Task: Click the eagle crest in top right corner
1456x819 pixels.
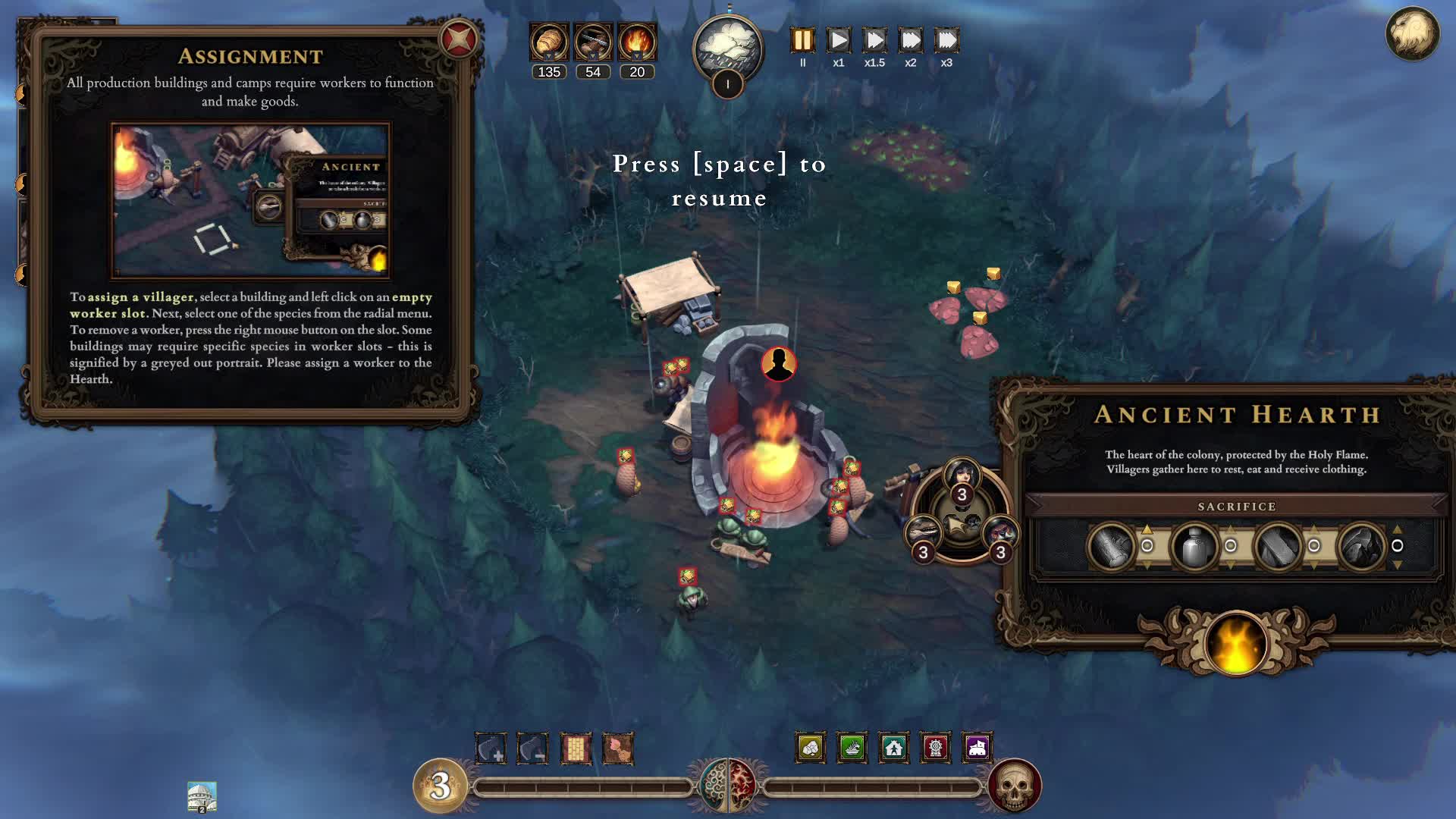Action: coord(1412,34)
